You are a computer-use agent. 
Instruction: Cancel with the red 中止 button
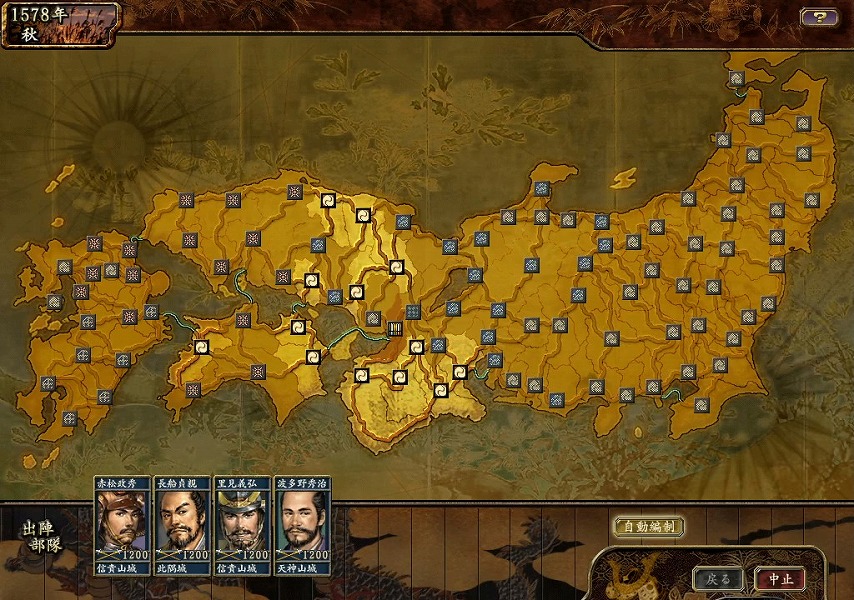click(x=779, y=579)
